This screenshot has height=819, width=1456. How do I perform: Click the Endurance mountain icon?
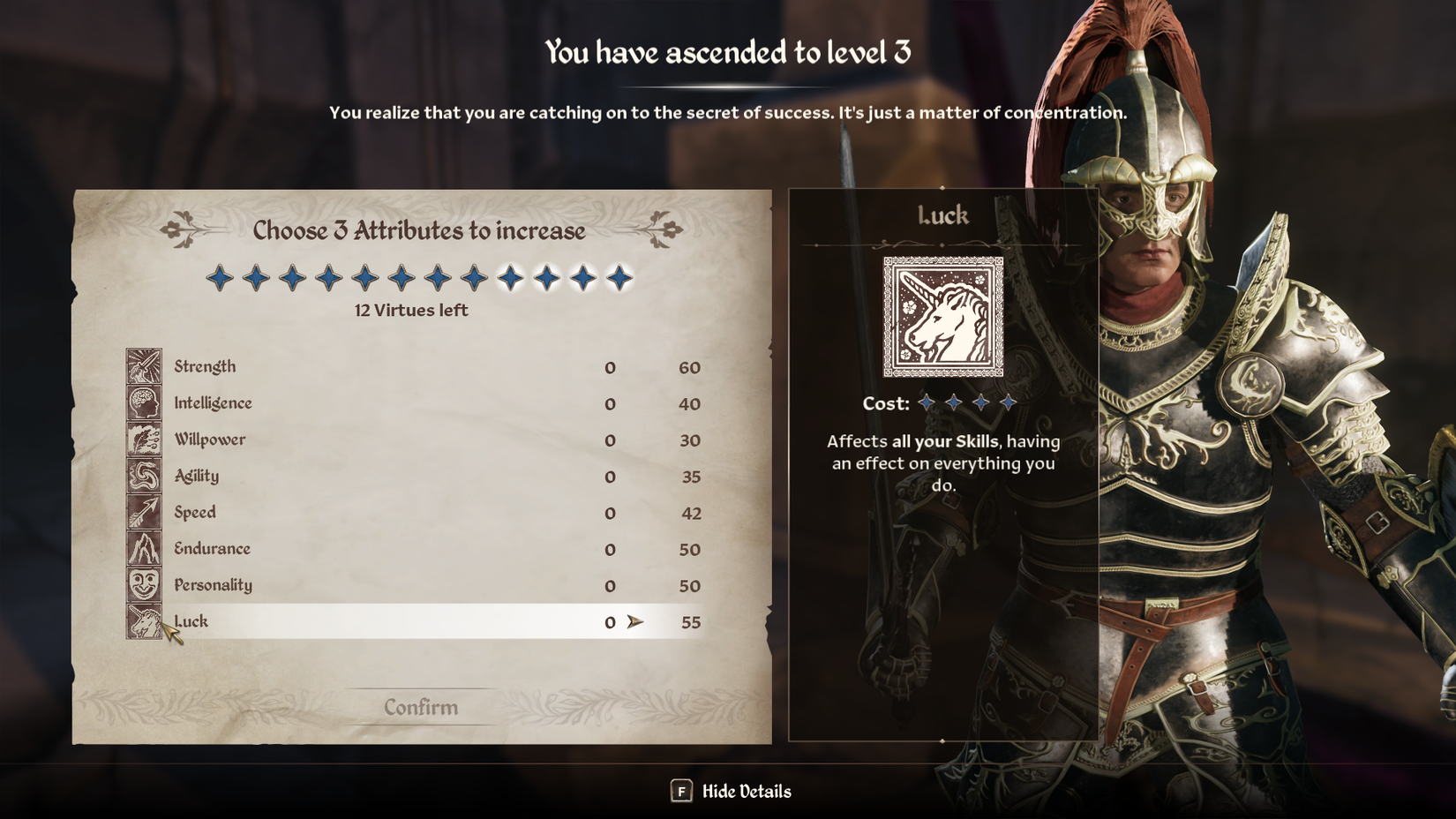(144, 548)
